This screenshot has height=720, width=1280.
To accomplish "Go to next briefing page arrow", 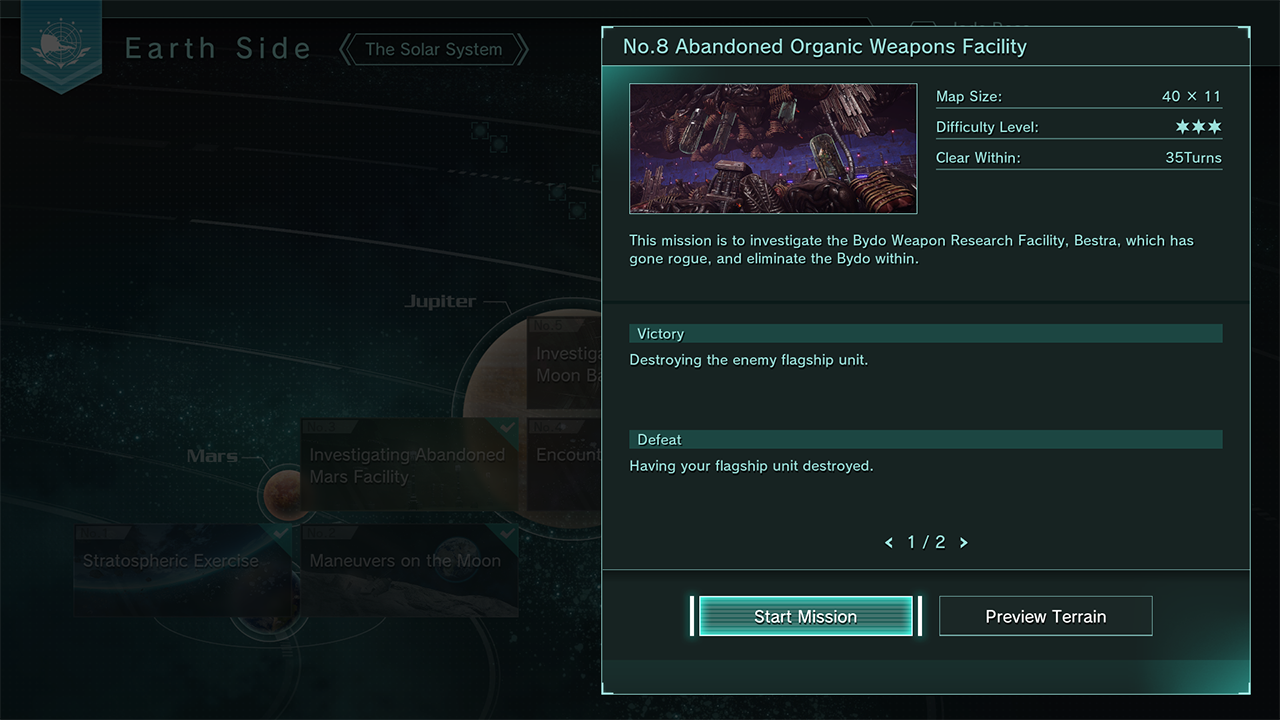I will point(964,543).
